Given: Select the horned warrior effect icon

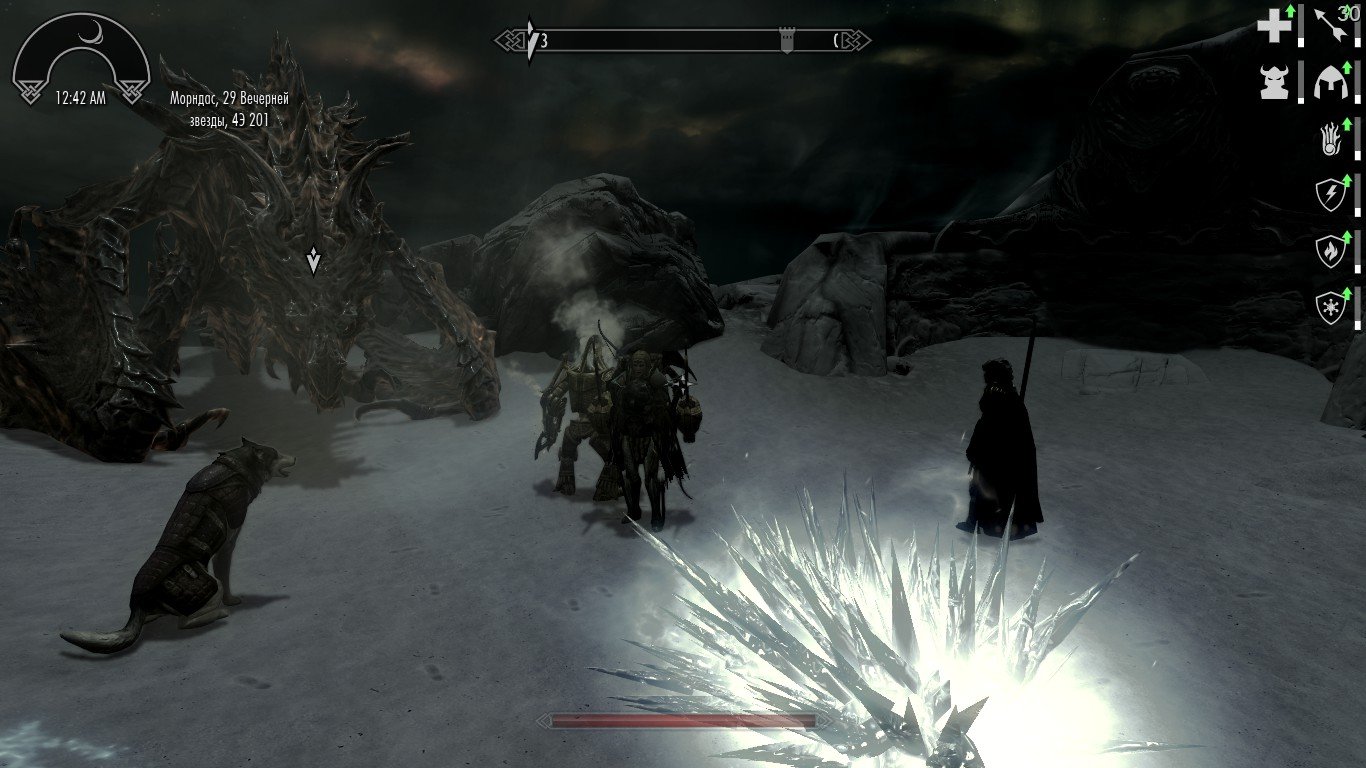Looking at the screenshot, I should [x=1274, y=82].
